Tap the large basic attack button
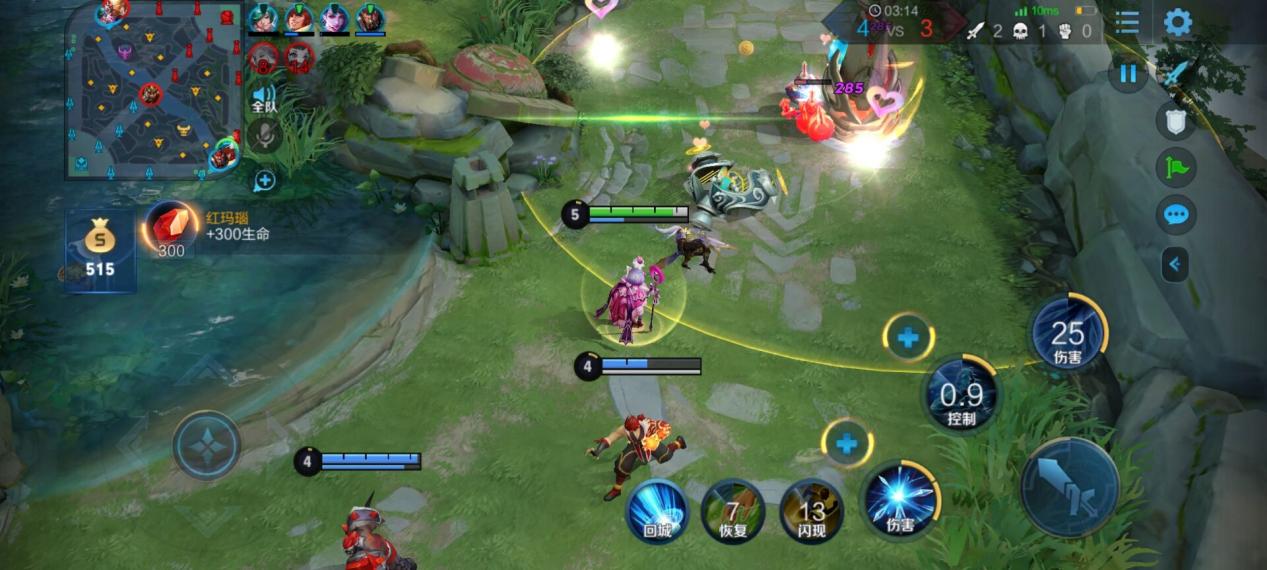The width and height of the screenshot is (1267, 570). tap(1069, 487)
